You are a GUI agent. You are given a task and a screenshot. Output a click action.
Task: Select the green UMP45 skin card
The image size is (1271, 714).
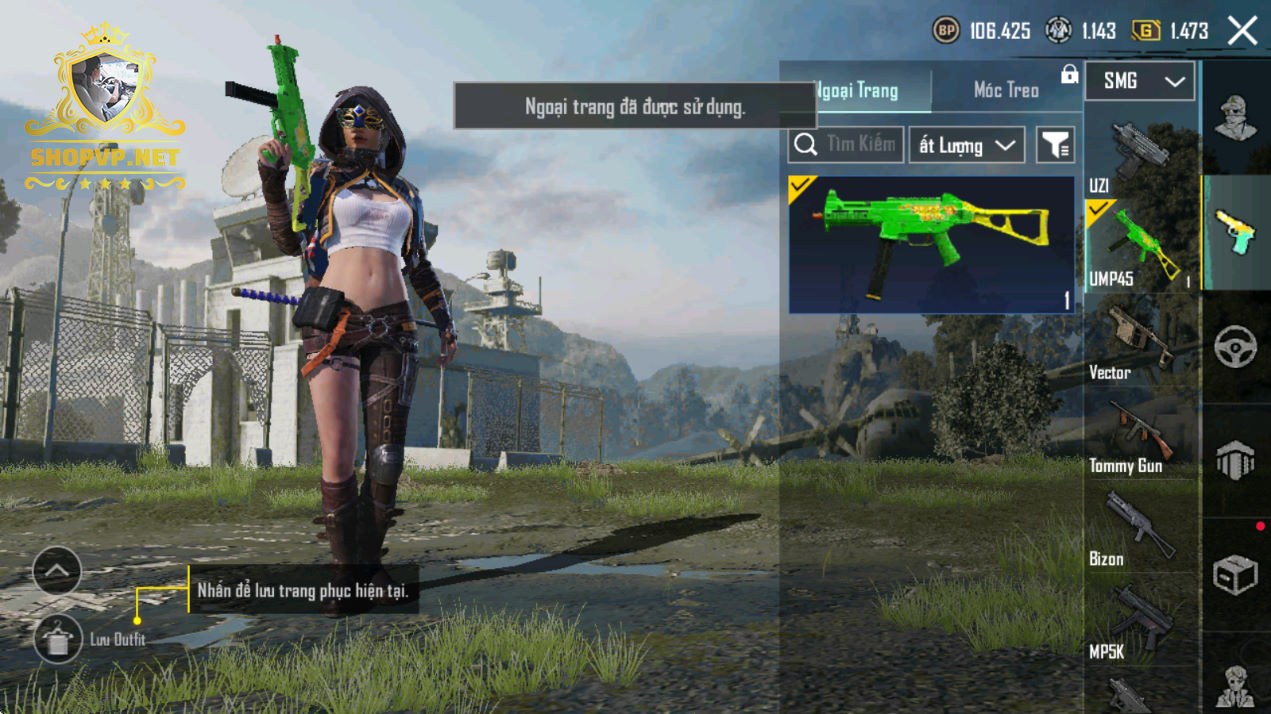931,245
